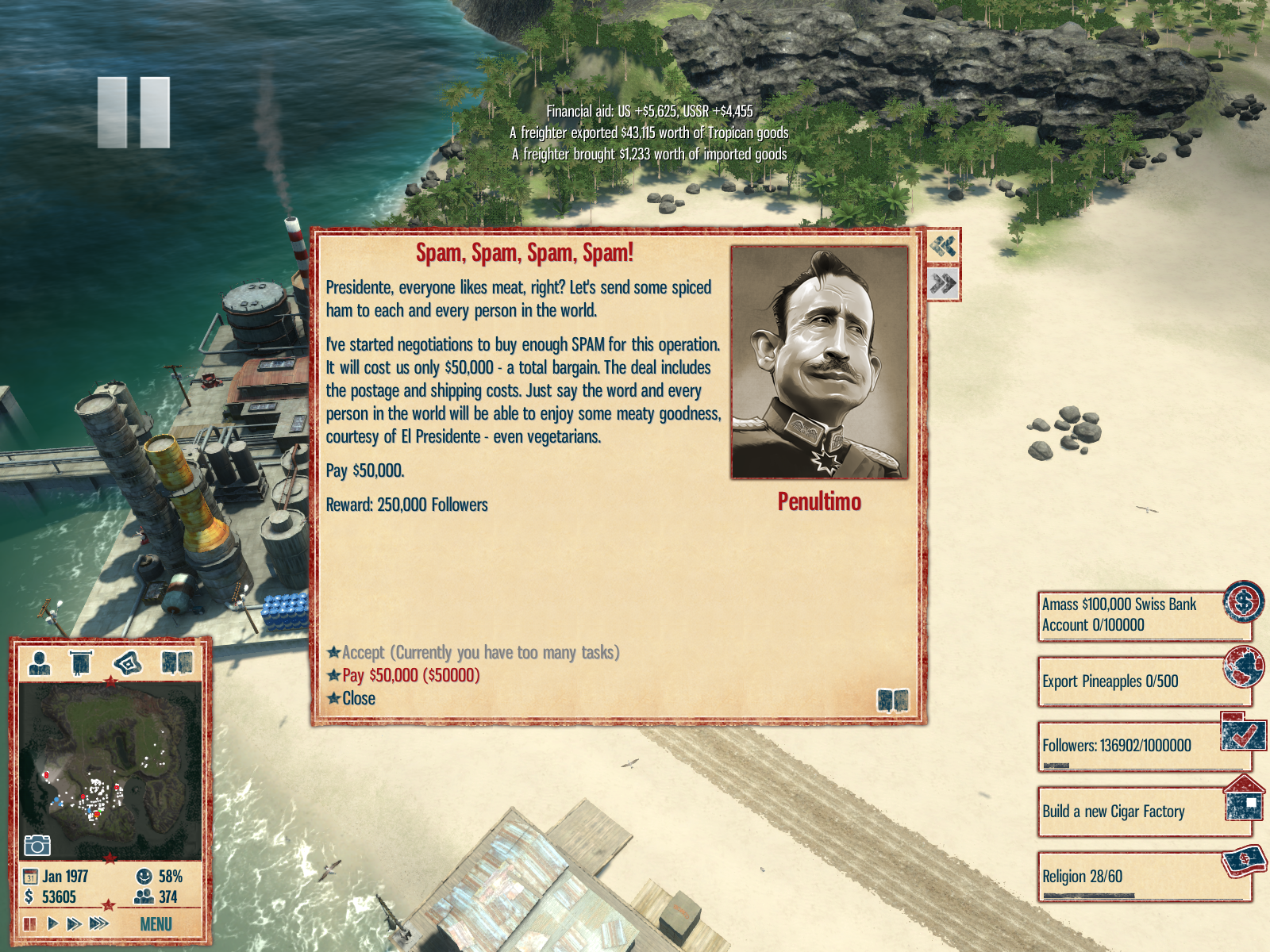Open the person silhouette panel above minimap
This screenshot has height=952, width=1270.
(39, 662)
